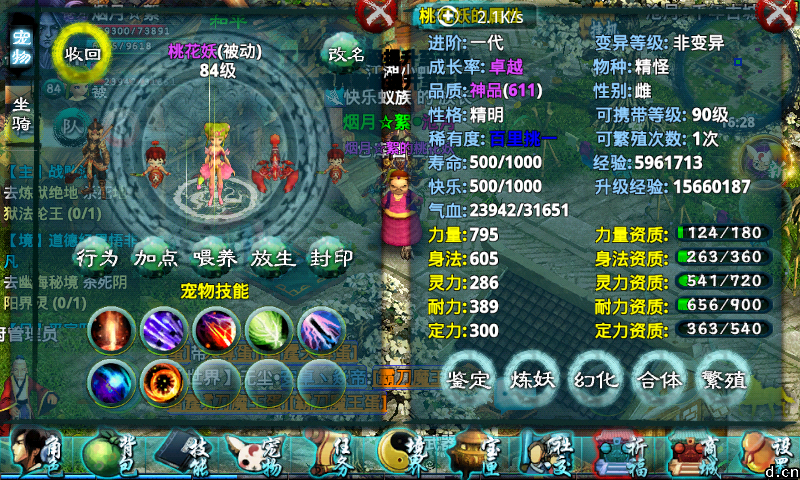Open 商城 shop in the bottom bar

coord(689,454)
